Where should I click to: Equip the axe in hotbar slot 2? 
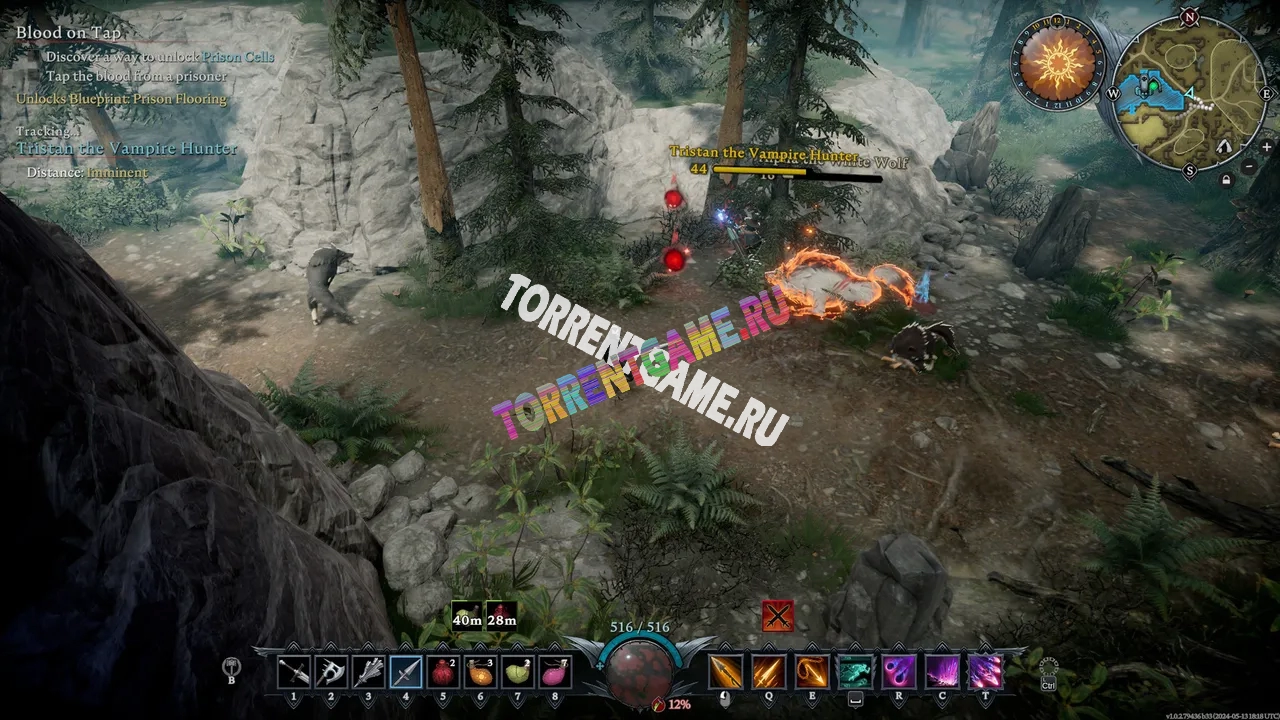pyautogui.click(x=331, y=671)
